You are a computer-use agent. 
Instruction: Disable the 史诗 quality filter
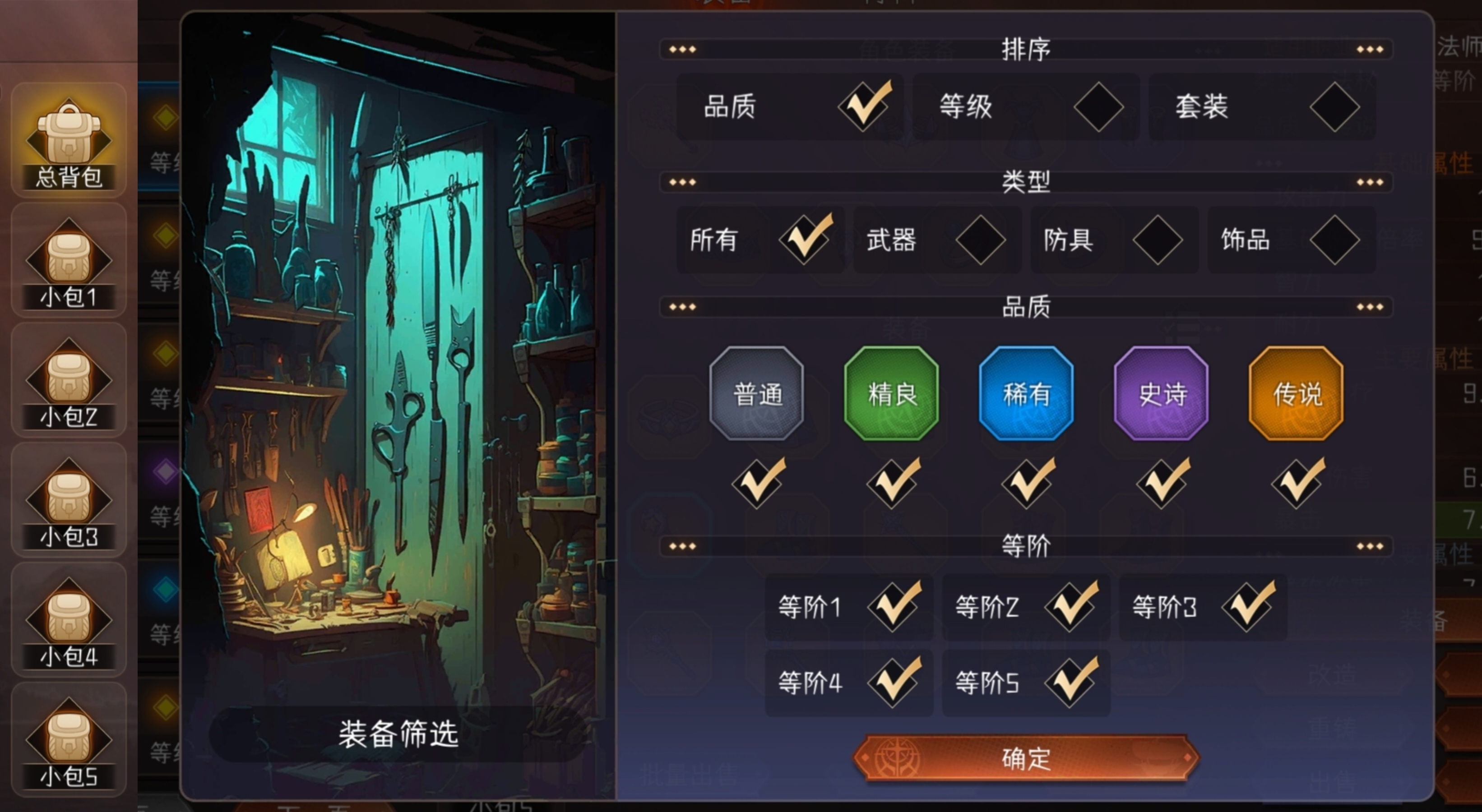pyautogui.click(x=1160, y=483)
